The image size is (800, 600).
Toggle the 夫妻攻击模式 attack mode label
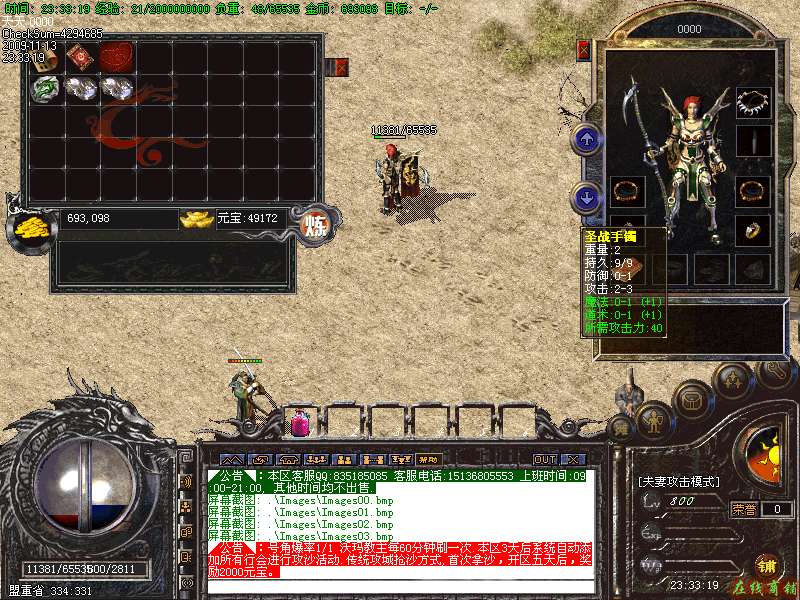point(678,481)
